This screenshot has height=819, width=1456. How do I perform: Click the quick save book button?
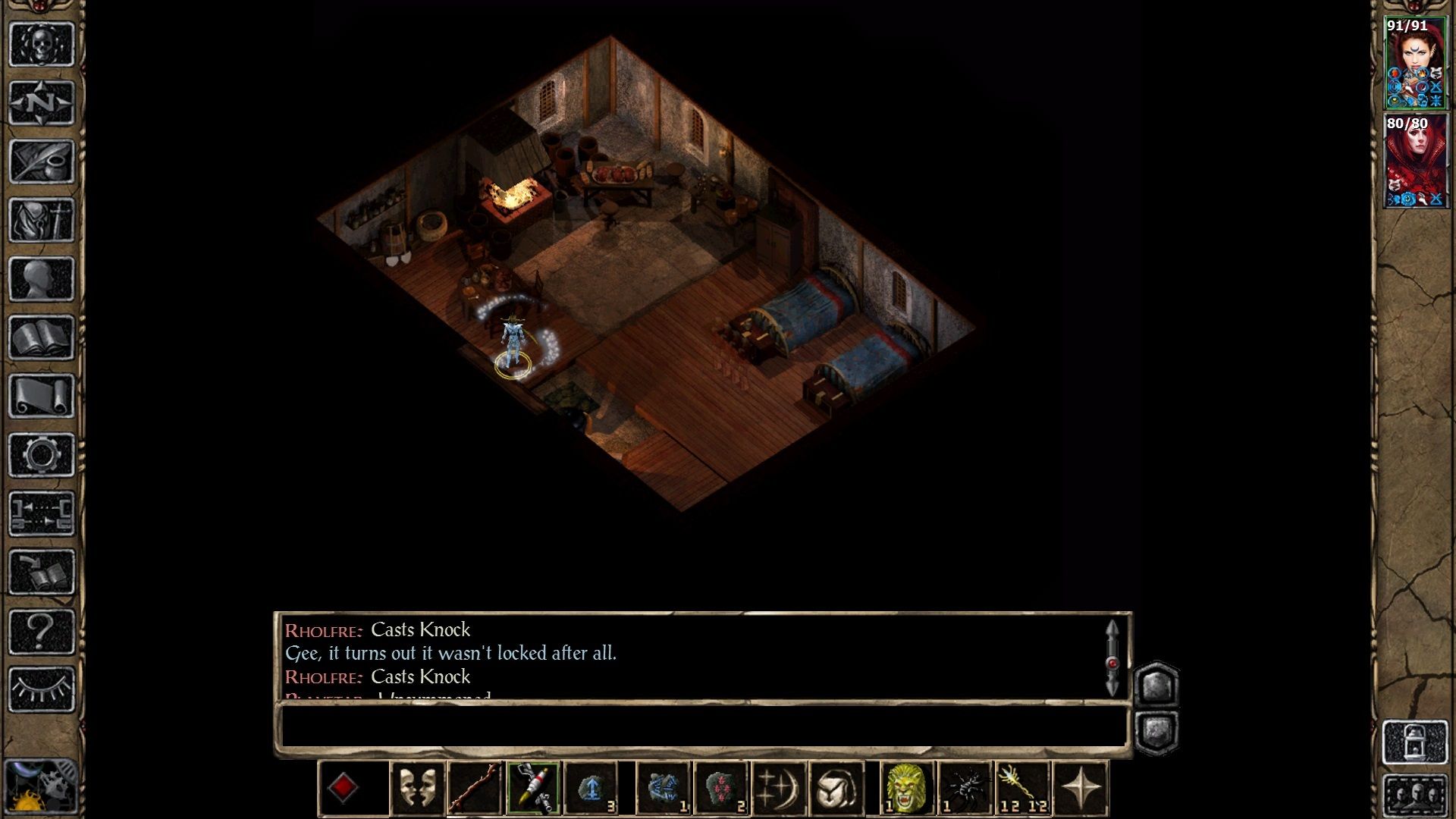[x=41, y=573]
